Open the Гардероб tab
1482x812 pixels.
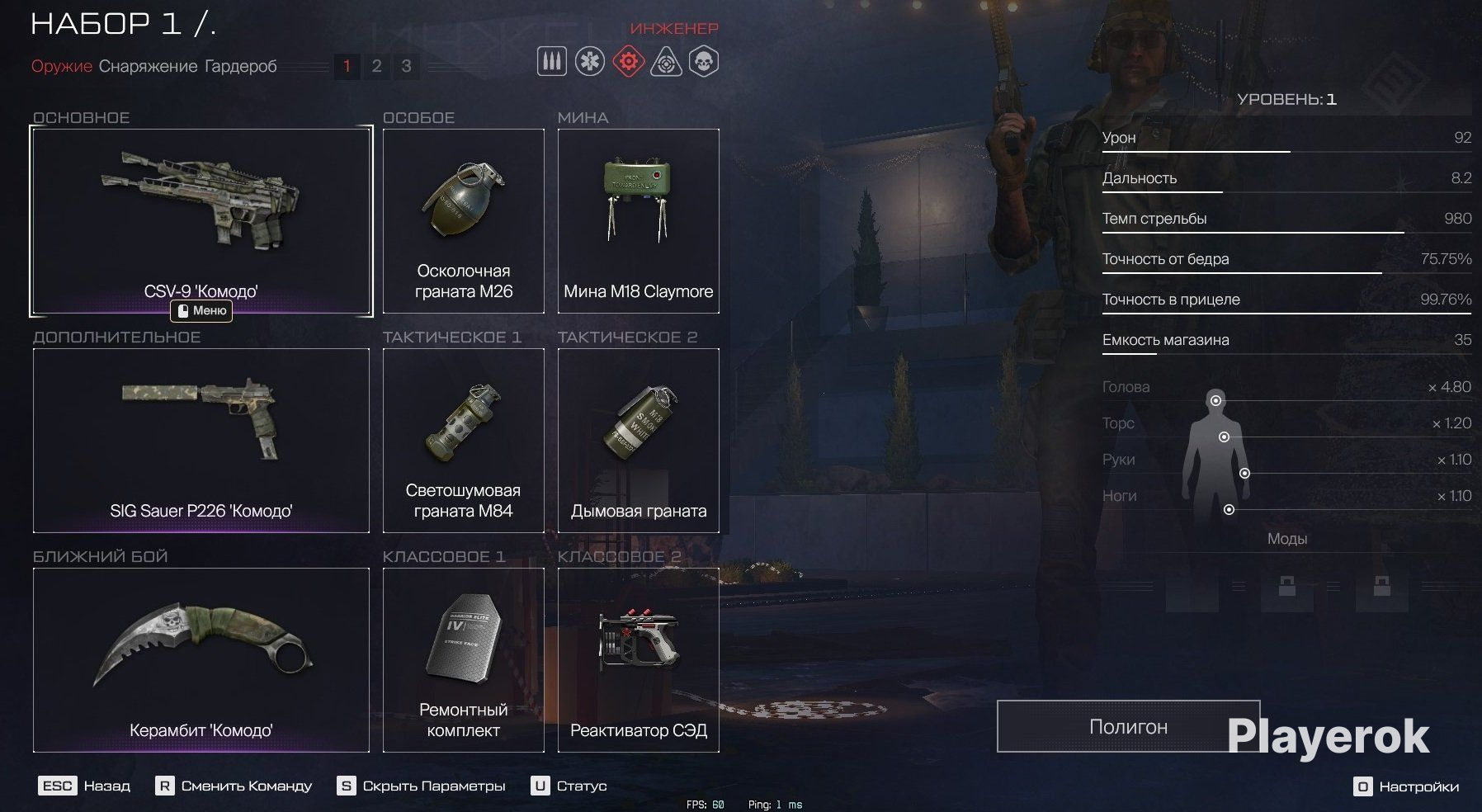click(x=240, y=66)
